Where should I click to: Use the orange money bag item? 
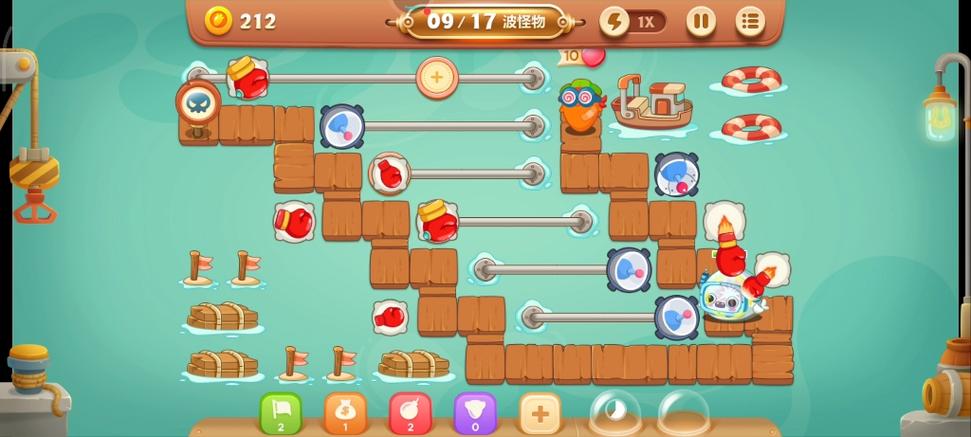point(345,414)
